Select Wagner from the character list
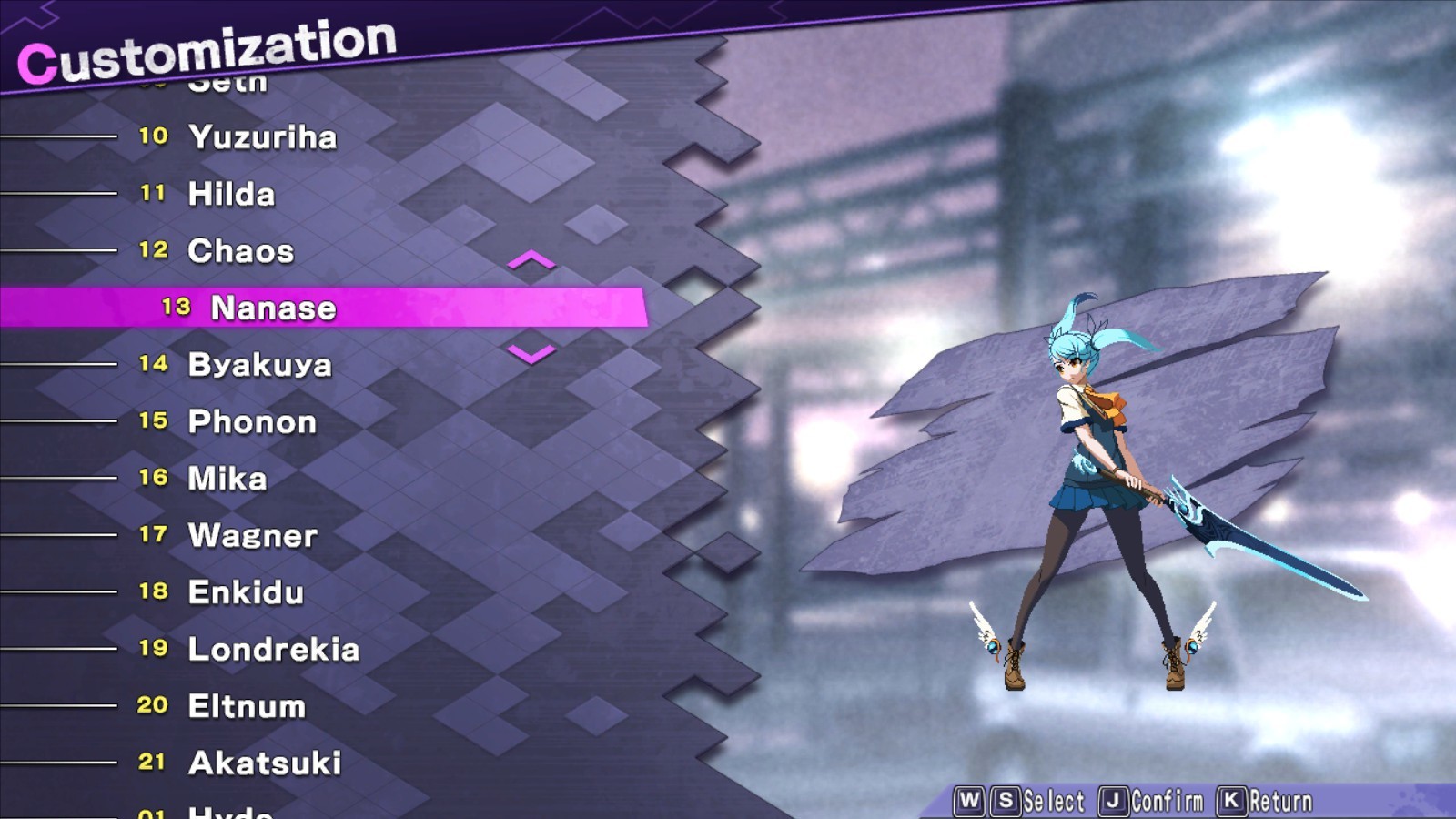1456x819 pixels. click(x=251, y=536)
